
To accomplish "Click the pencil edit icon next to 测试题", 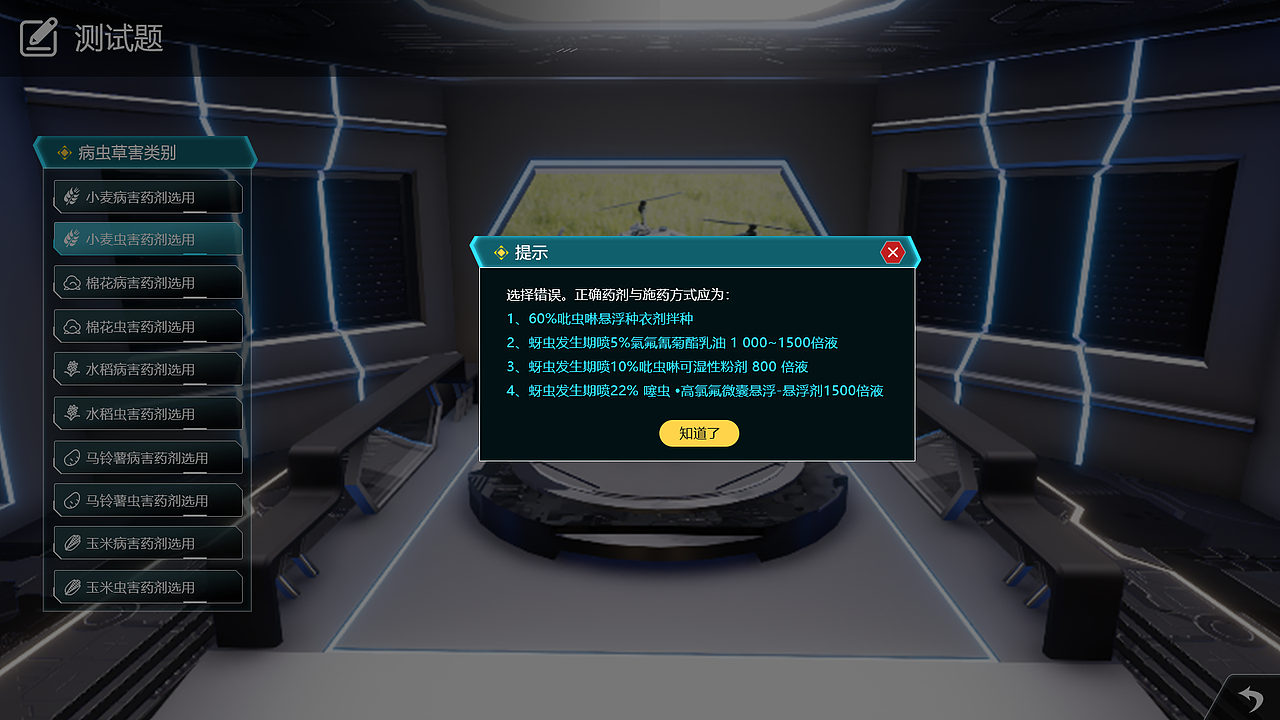I will click(x=38, y=35).
